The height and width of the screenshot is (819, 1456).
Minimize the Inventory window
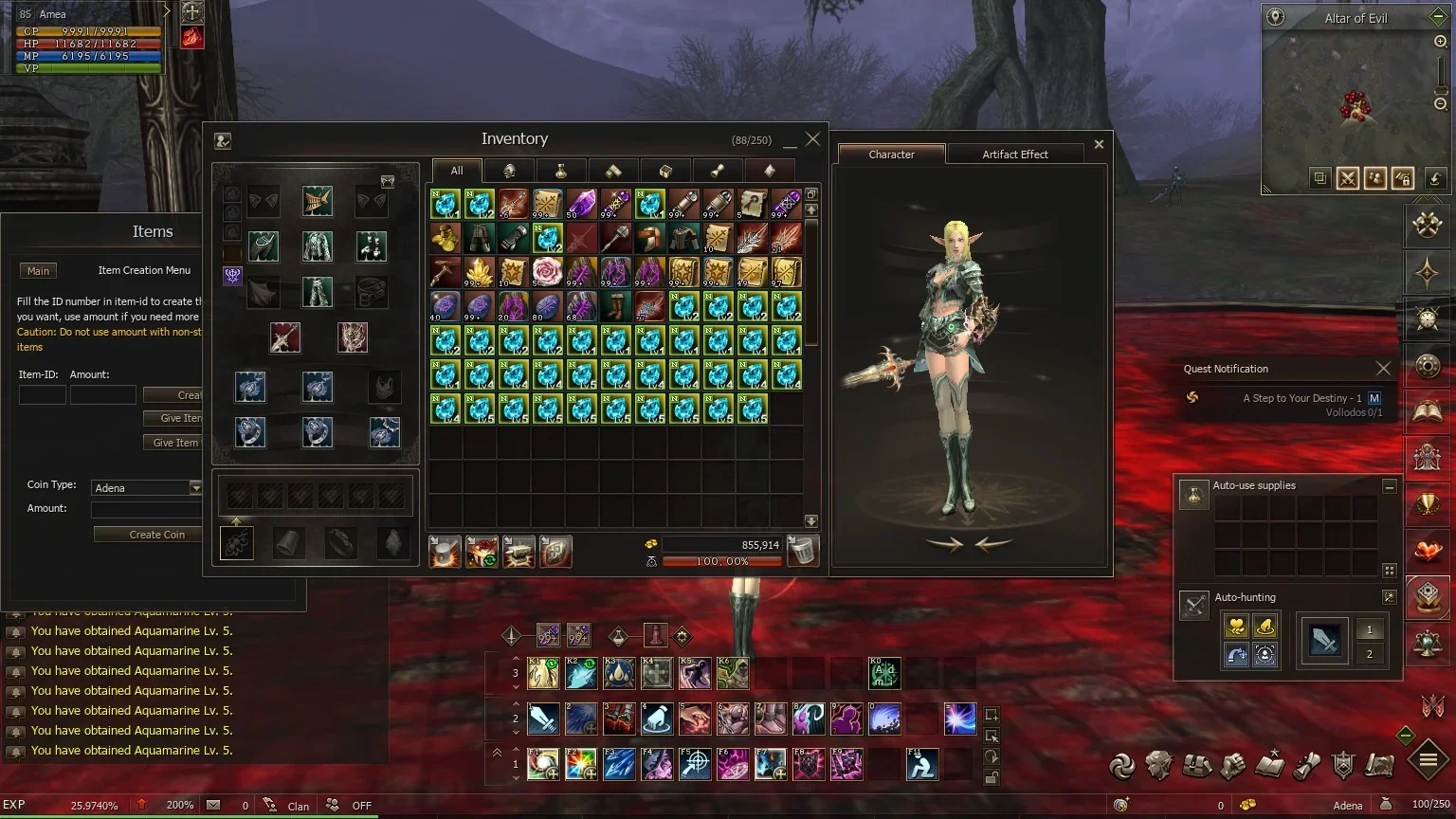coord(790,141)
